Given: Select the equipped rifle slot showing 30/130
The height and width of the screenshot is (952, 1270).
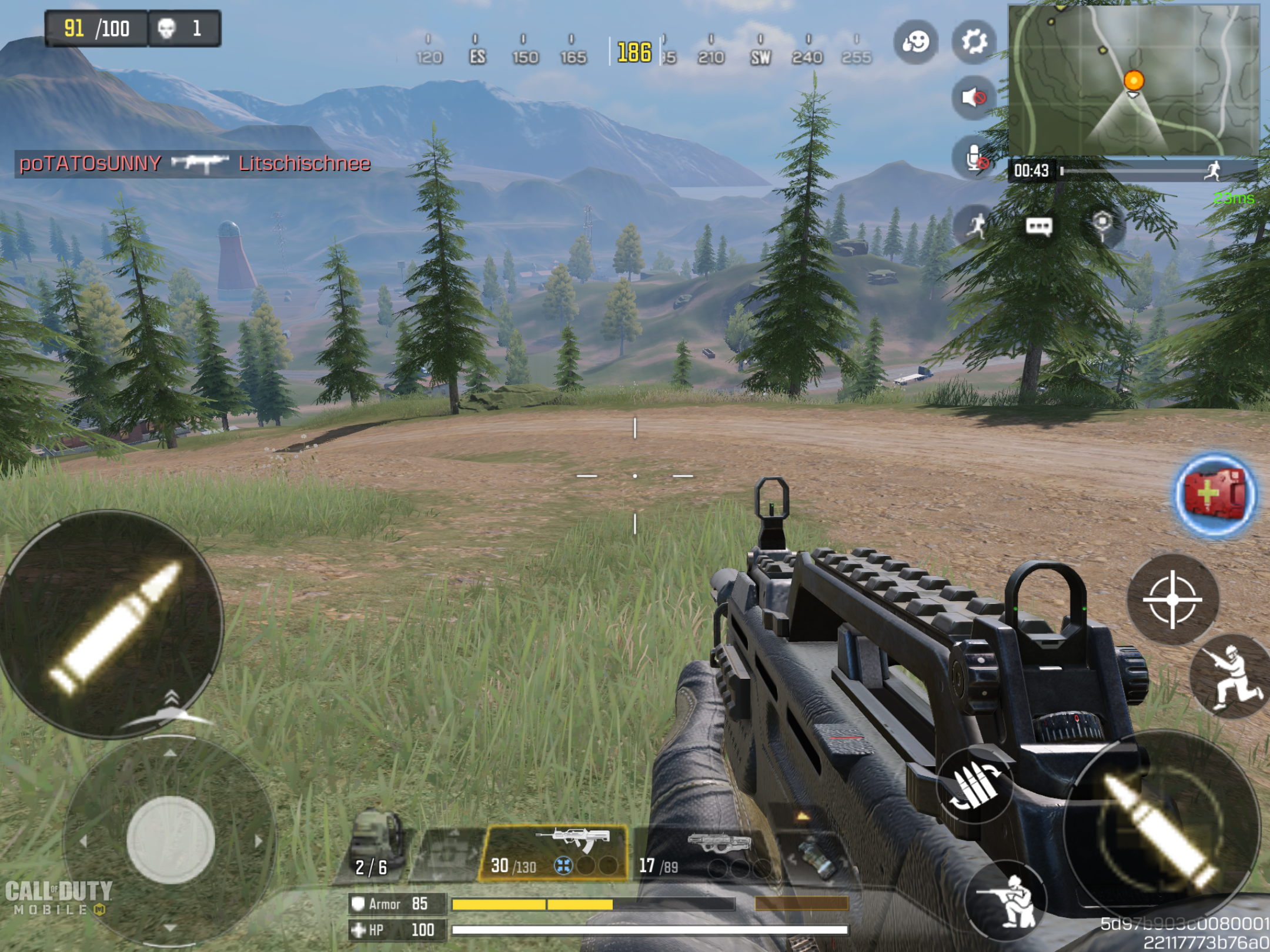Looking at the screenshot, I should [x=554, y=852].
